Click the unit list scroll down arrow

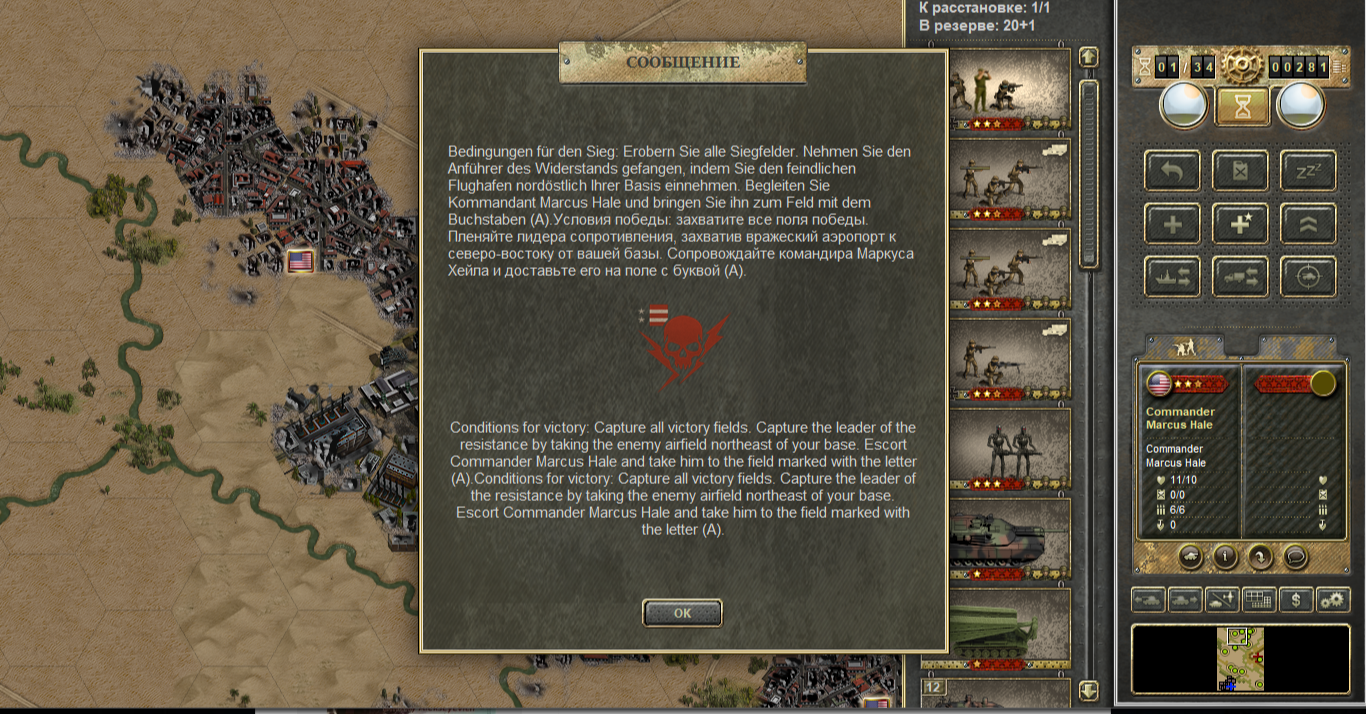[1089, 691]
